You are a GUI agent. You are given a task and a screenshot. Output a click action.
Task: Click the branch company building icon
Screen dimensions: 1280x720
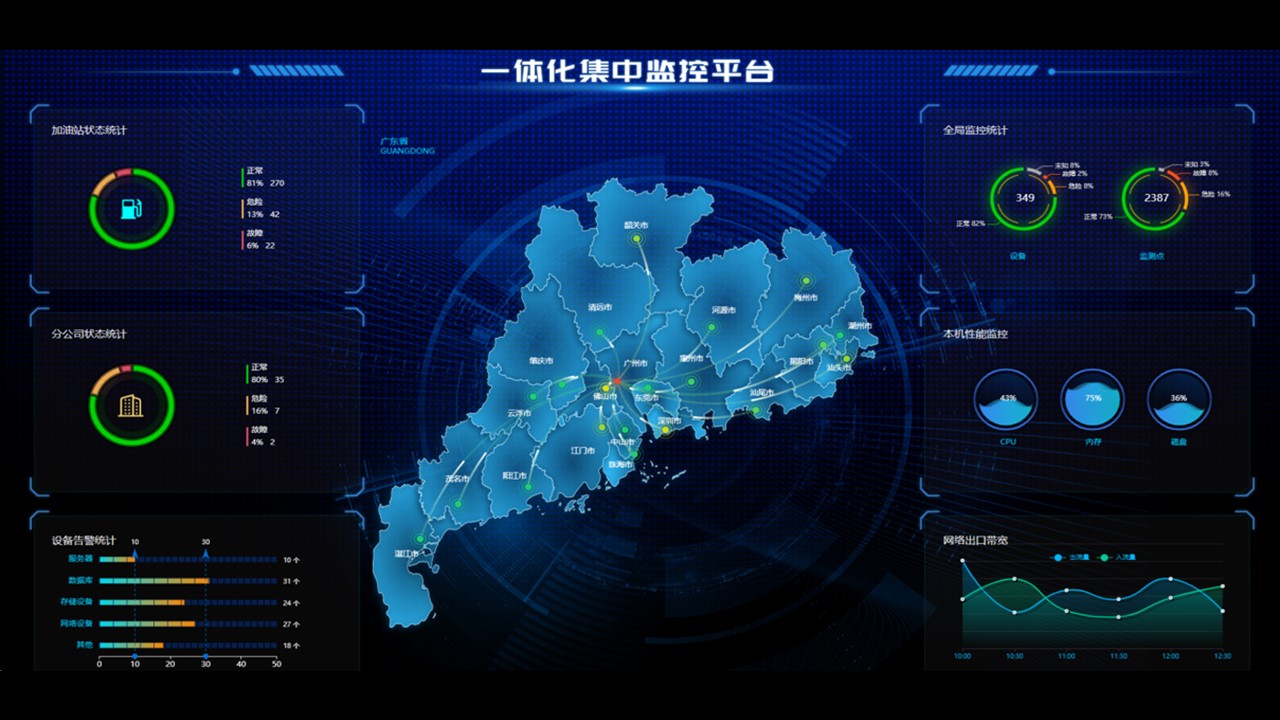click(x=132, y=405)
